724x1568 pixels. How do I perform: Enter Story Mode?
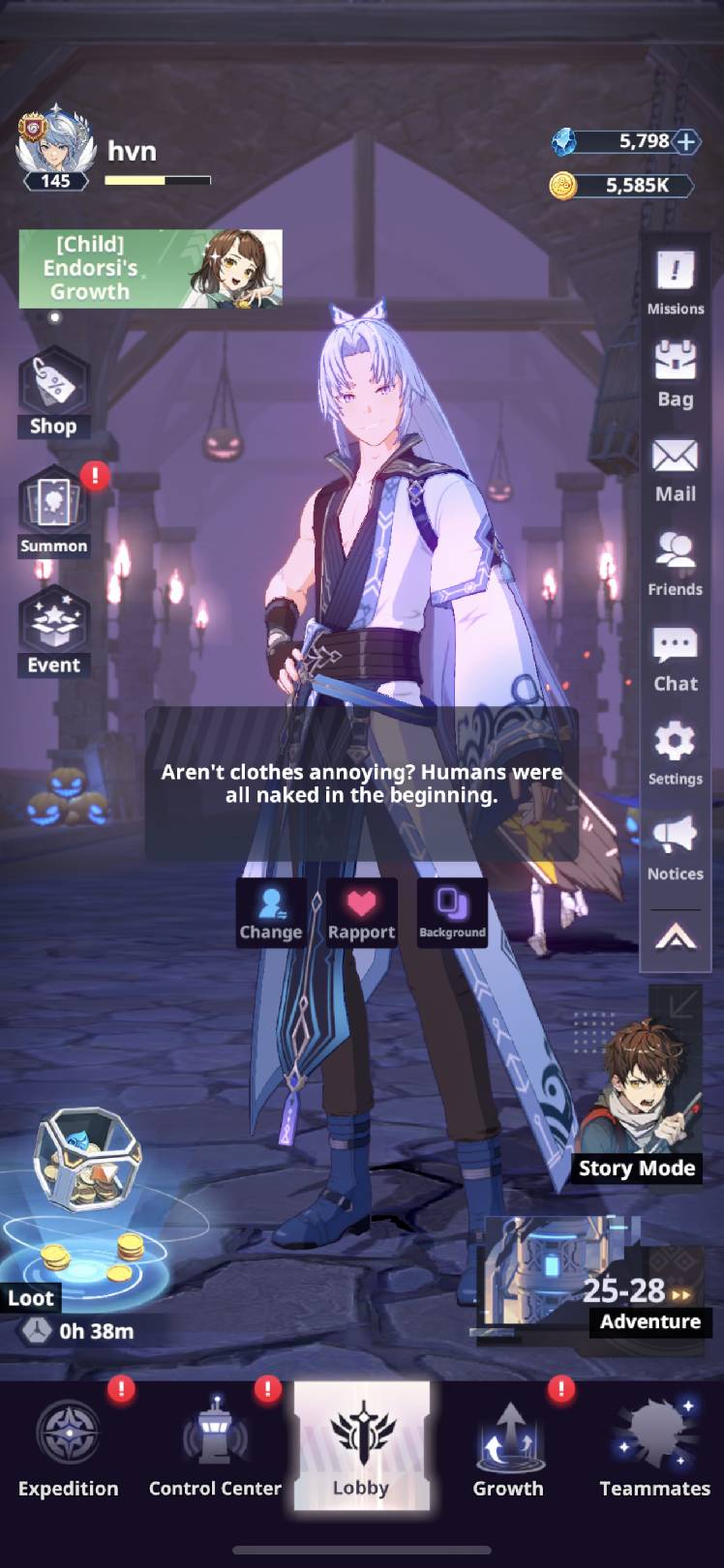point(639,1103)
